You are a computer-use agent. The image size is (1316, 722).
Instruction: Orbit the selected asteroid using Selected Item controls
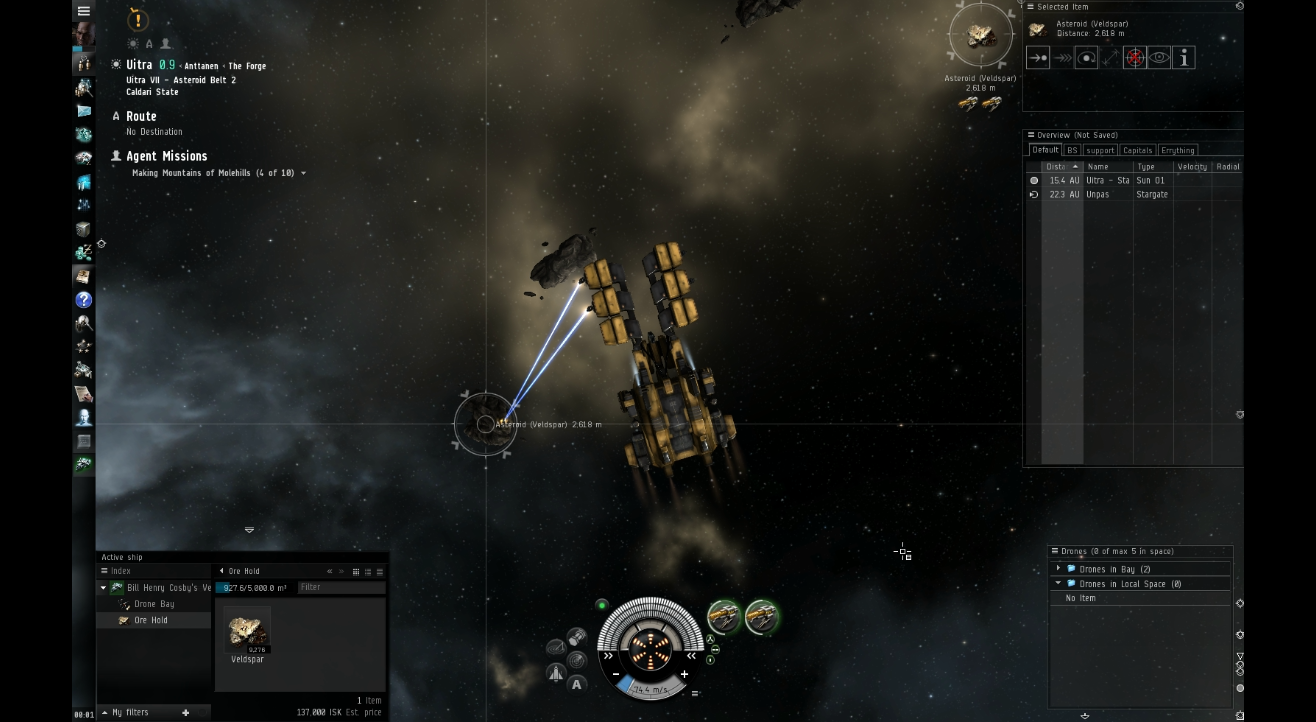(1086, 57)
